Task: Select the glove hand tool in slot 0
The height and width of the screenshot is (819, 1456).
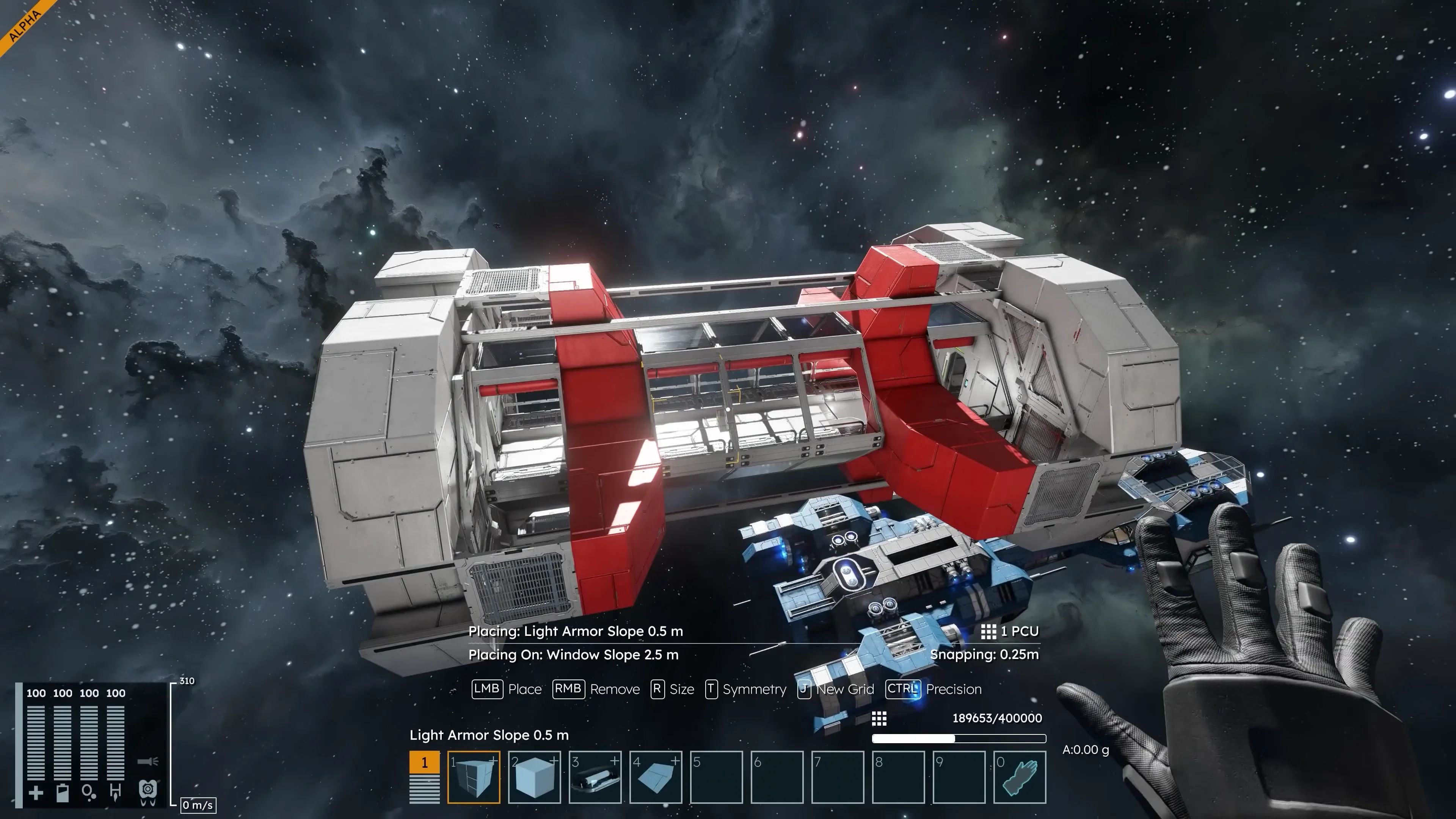Action: point(1020,777)
